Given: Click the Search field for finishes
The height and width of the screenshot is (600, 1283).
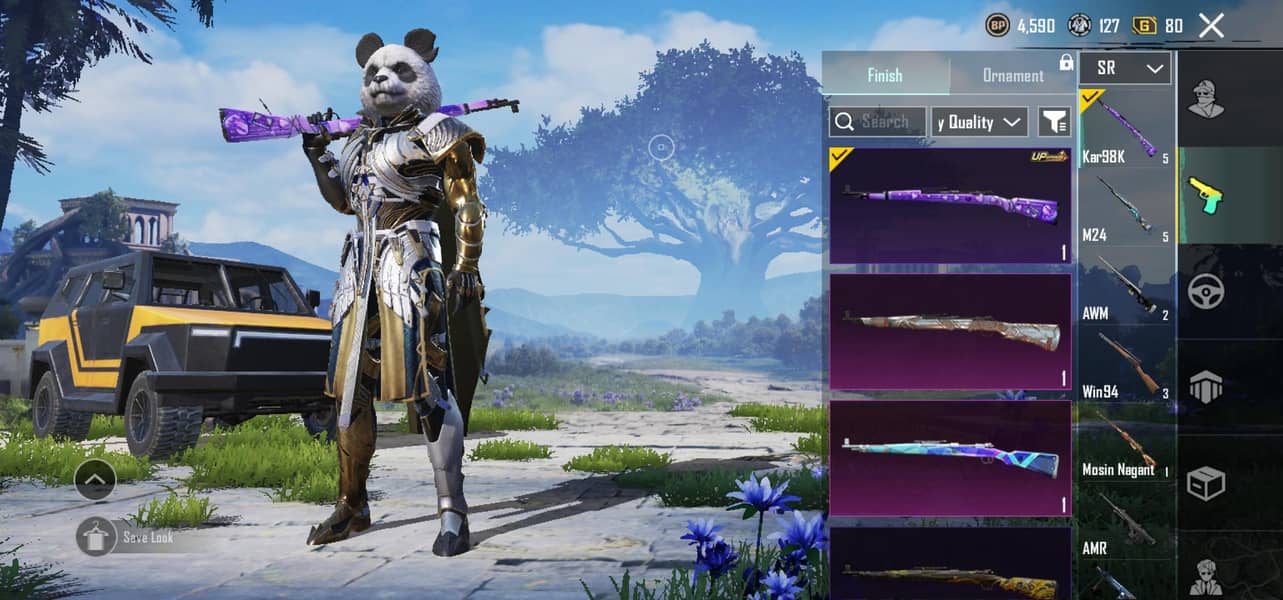Looking at the screenshot, I should [x=878, y=122].
